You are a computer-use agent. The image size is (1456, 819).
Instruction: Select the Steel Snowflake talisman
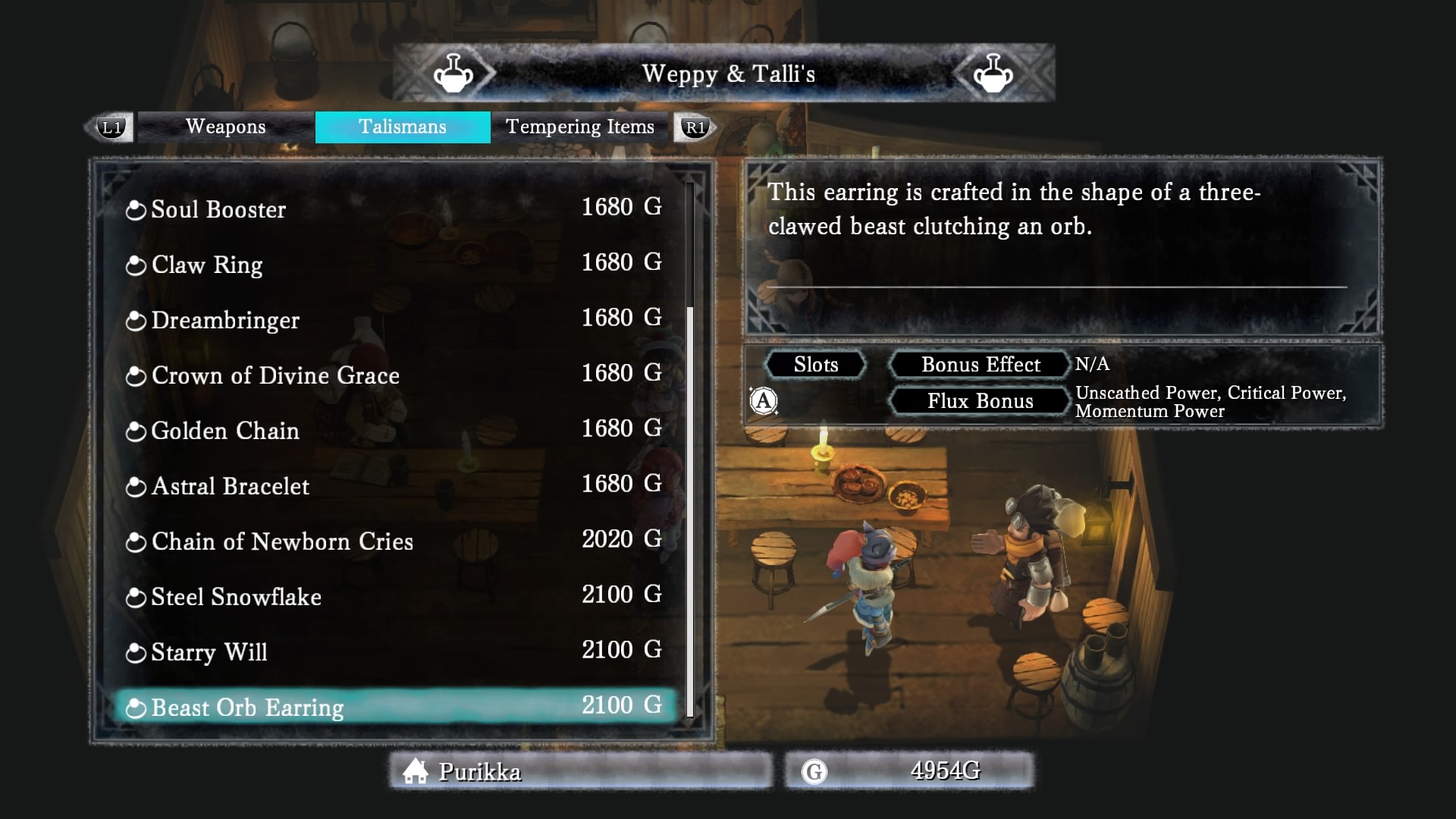[394, 596]
